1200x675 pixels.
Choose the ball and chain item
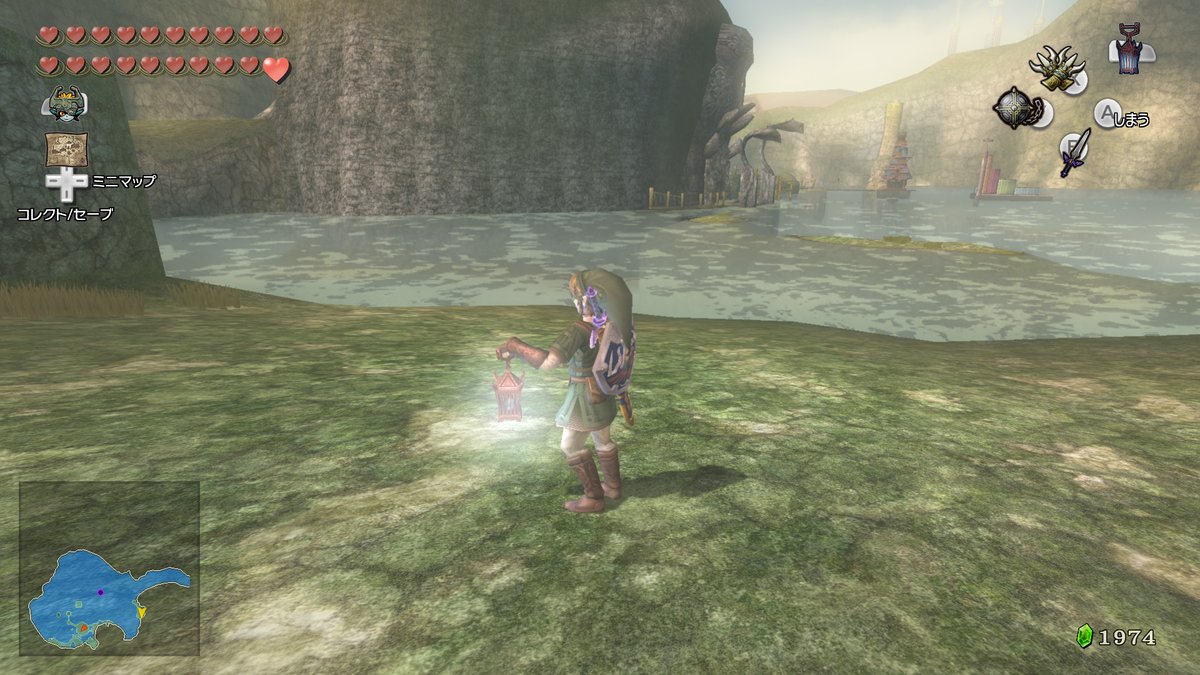click(1016, 108)
